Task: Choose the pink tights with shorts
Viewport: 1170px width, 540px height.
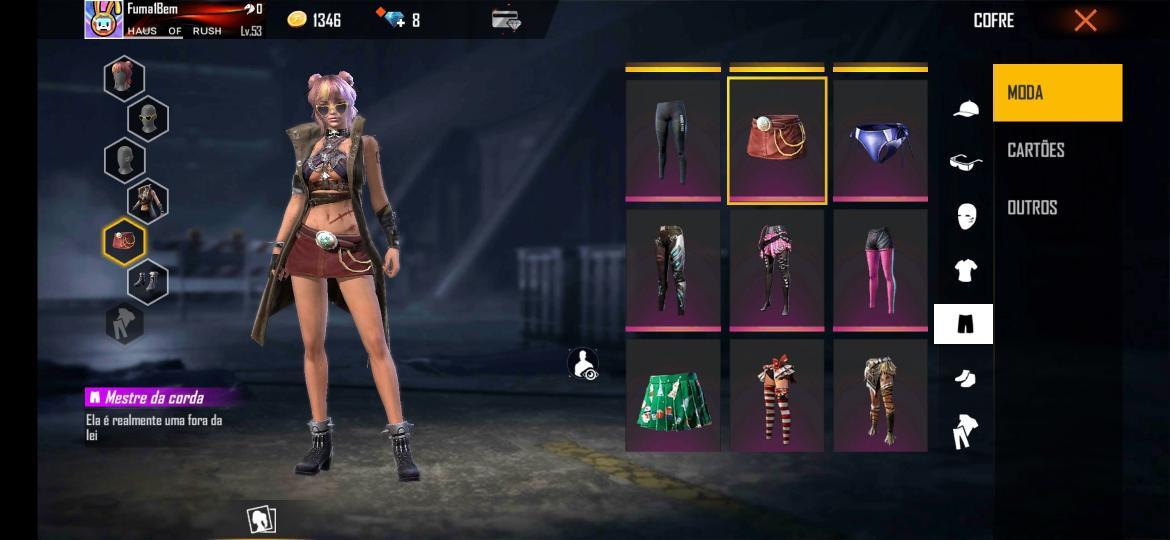Action: tap(880, 270)
